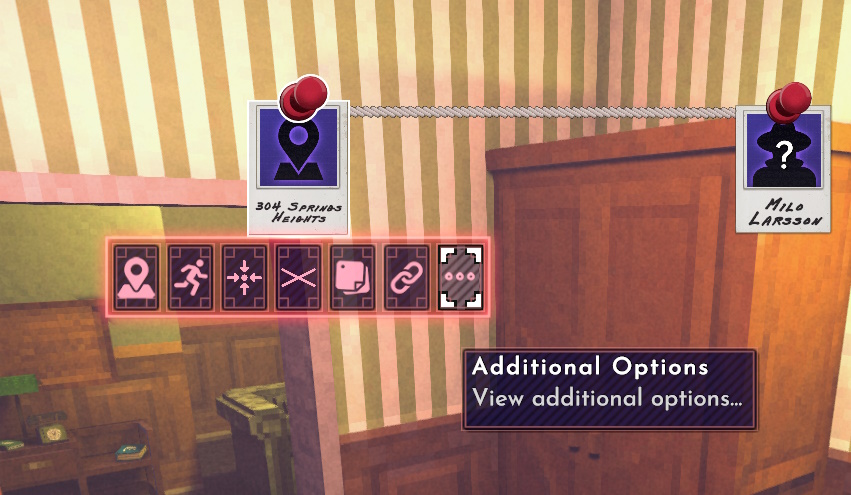Open the Milo Larsson pinned card

click(785, 165)
